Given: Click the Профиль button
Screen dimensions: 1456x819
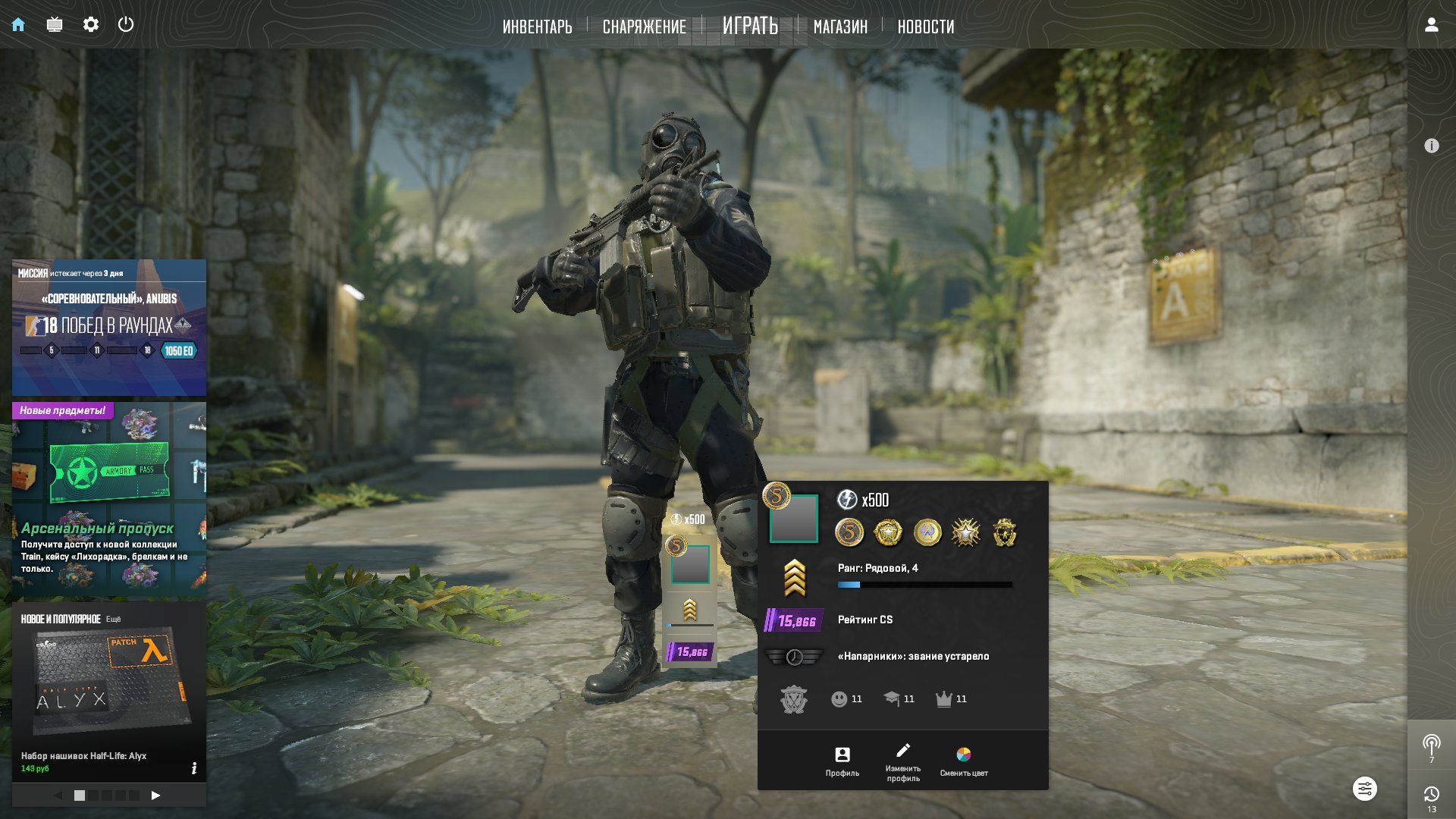Looking at the screenshot, I should (x=842, y=761).
